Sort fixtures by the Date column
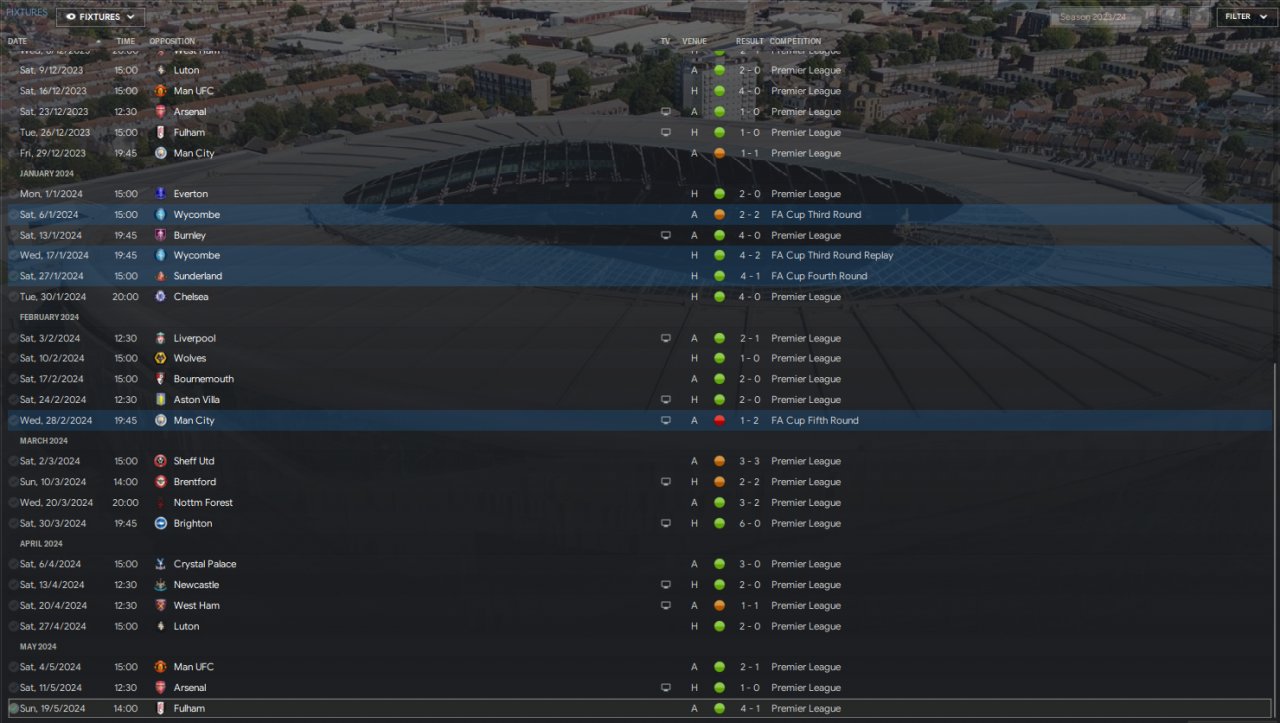The width and height of the screenshot is (1280, 723). (x=18, y=41)
